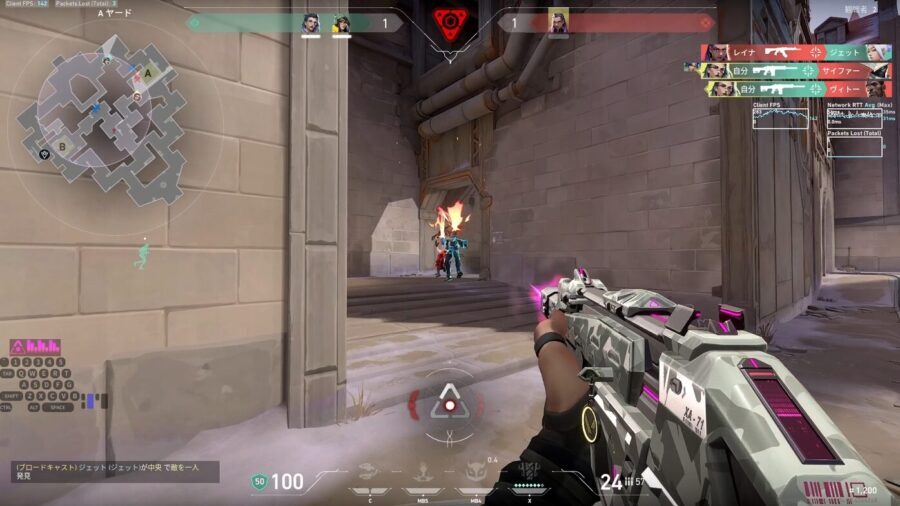This screenshot has width=900, height=506.
Task: Select the enemy agent portrait on the red team bar
Action: click(x=558, y=23)
